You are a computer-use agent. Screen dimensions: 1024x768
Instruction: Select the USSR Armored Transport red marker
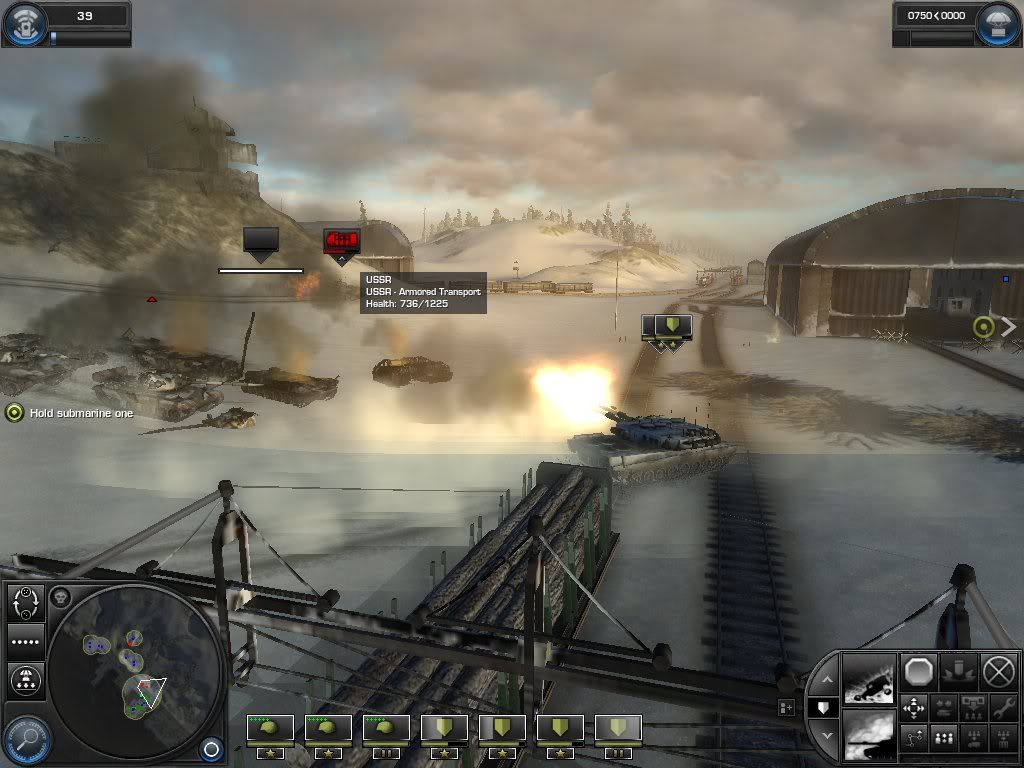click(x=341, y=241)
